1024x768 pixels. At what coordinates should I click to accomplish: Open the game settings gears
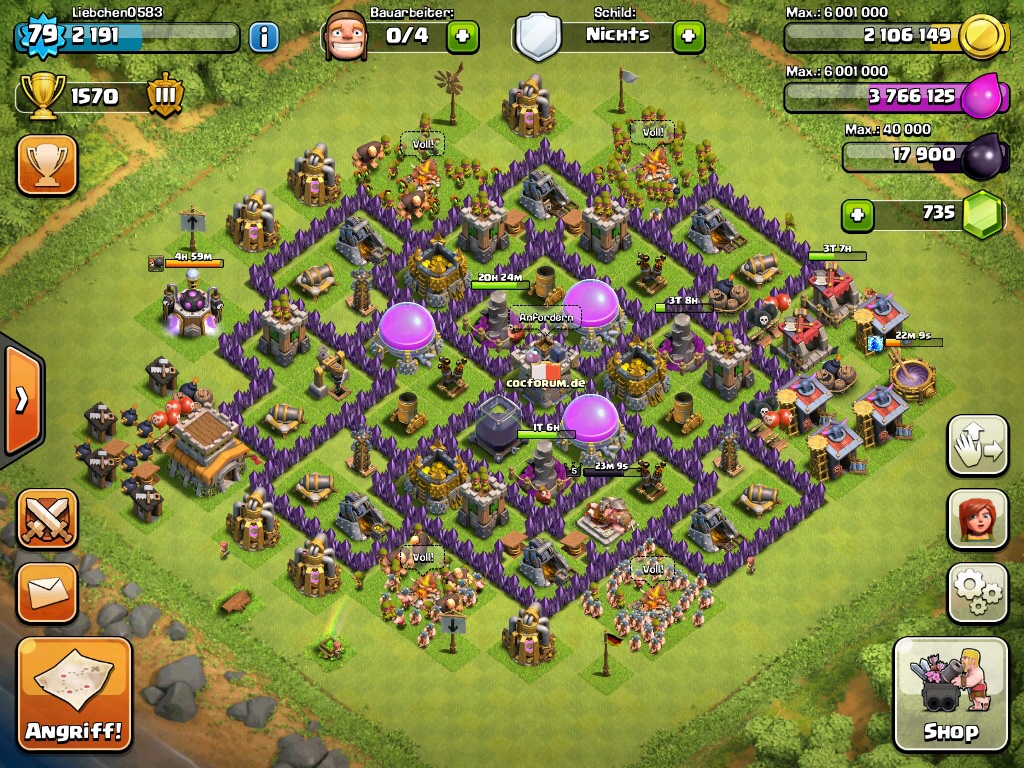pos(977,593)
